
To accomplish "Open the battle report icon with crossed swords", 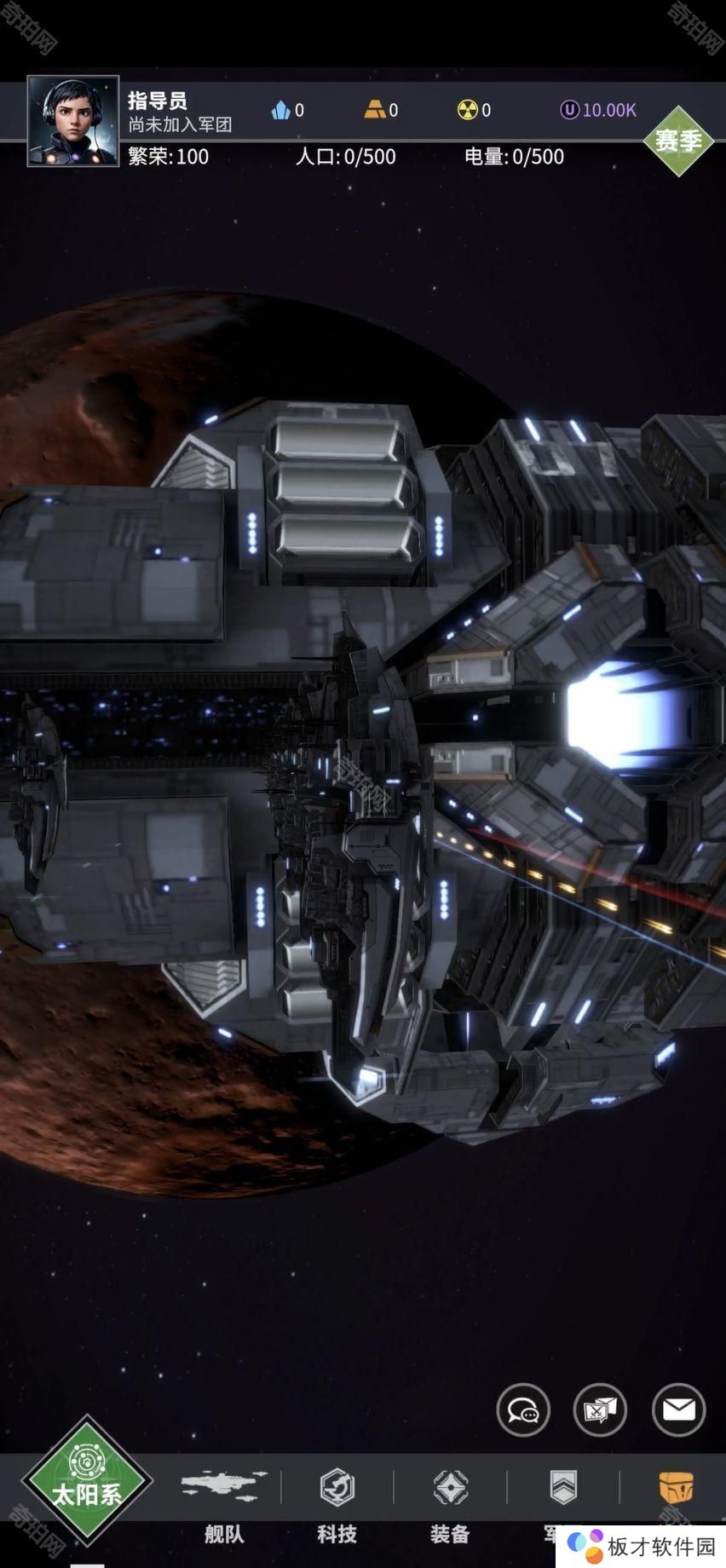I will pos(601,1410).
